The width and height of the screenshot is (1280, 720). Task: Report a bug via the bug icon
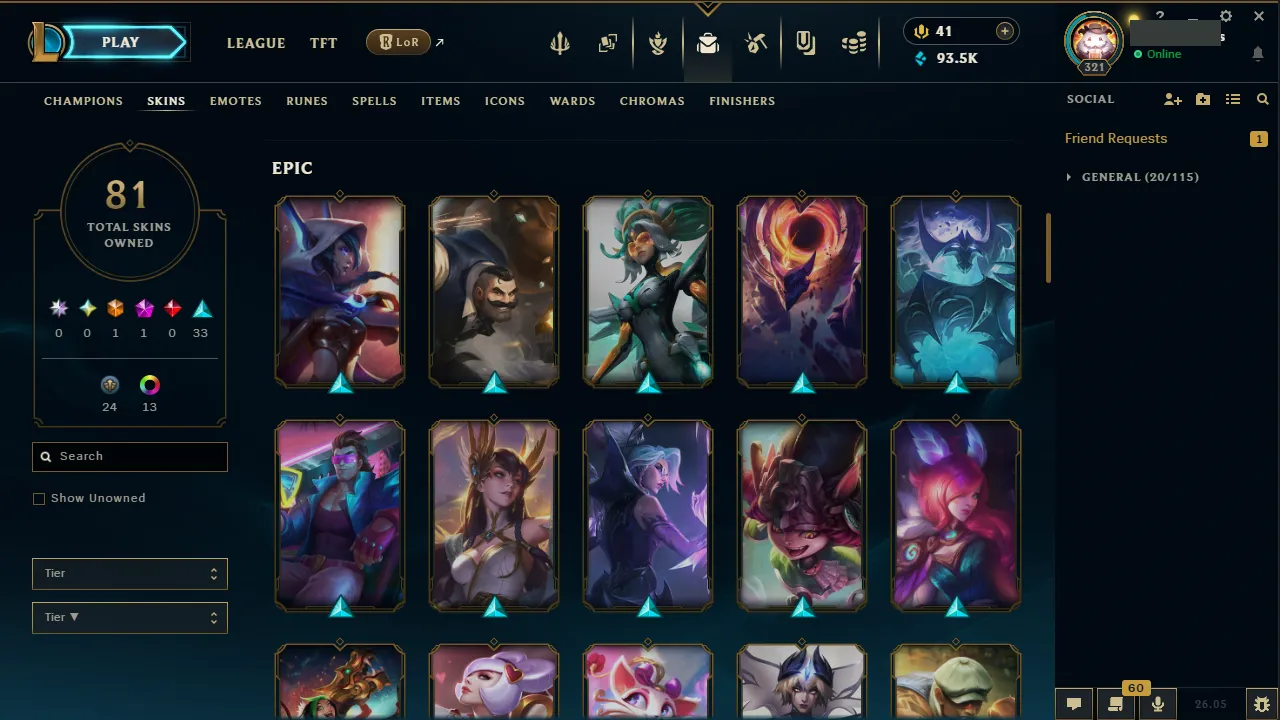[1261, 703]
